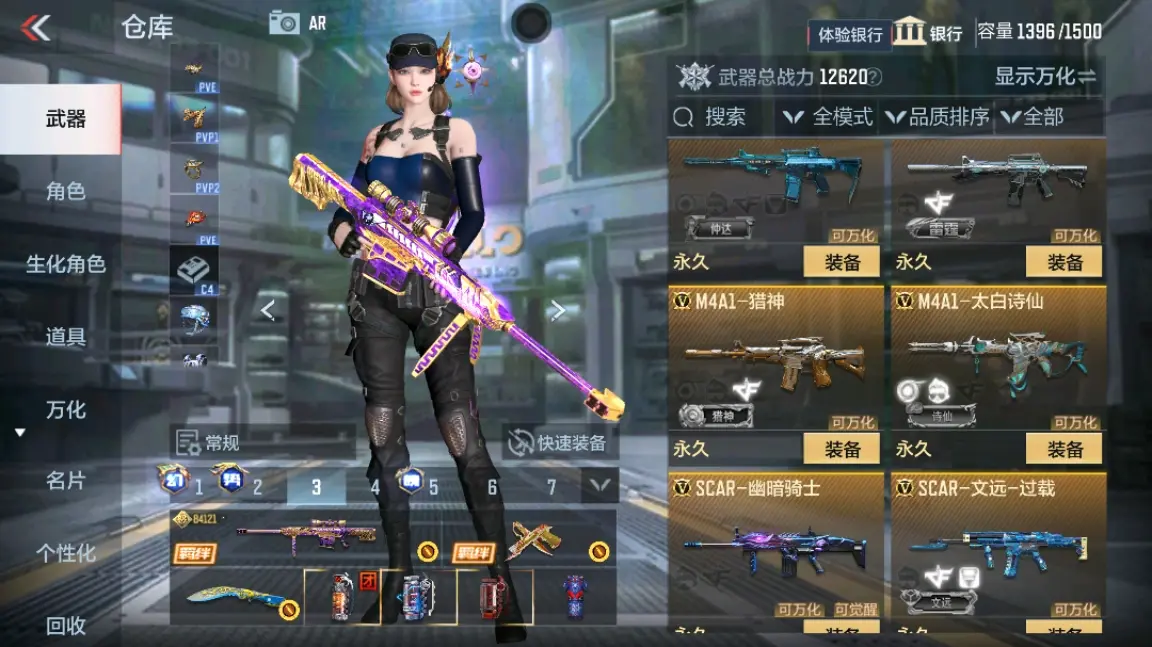Screen dimensions: 1152x647
Task: Open the 万化 section
Action: [65, 410]
